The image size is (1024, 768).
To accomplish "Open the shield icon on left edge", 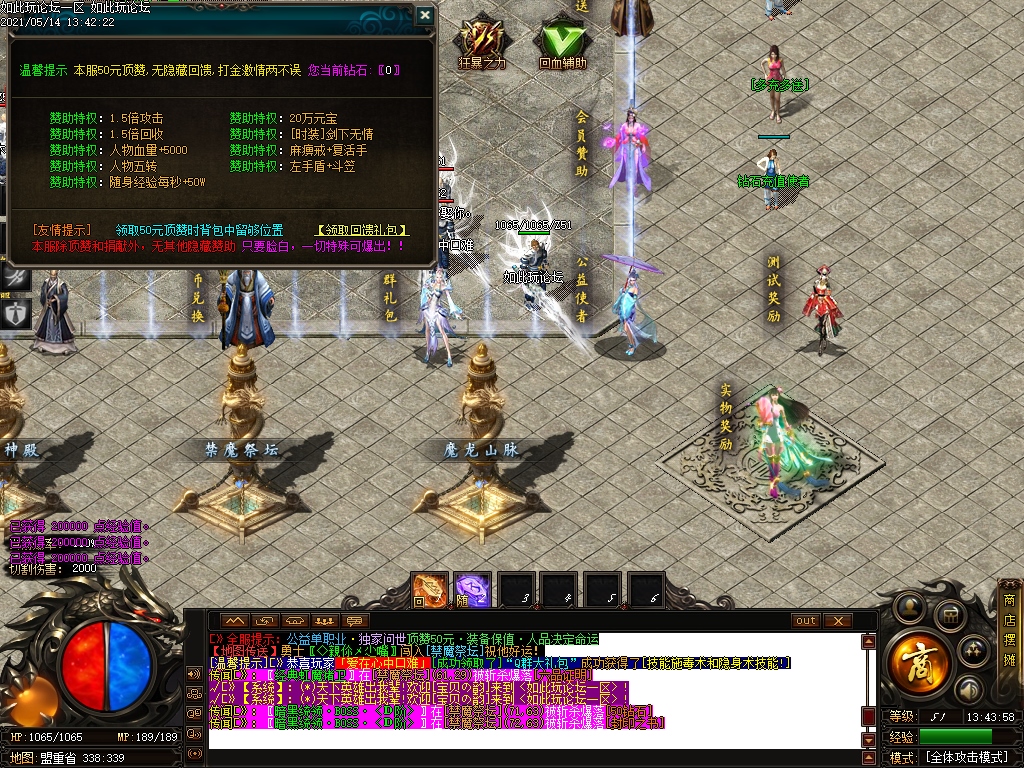I will point(15,313).
